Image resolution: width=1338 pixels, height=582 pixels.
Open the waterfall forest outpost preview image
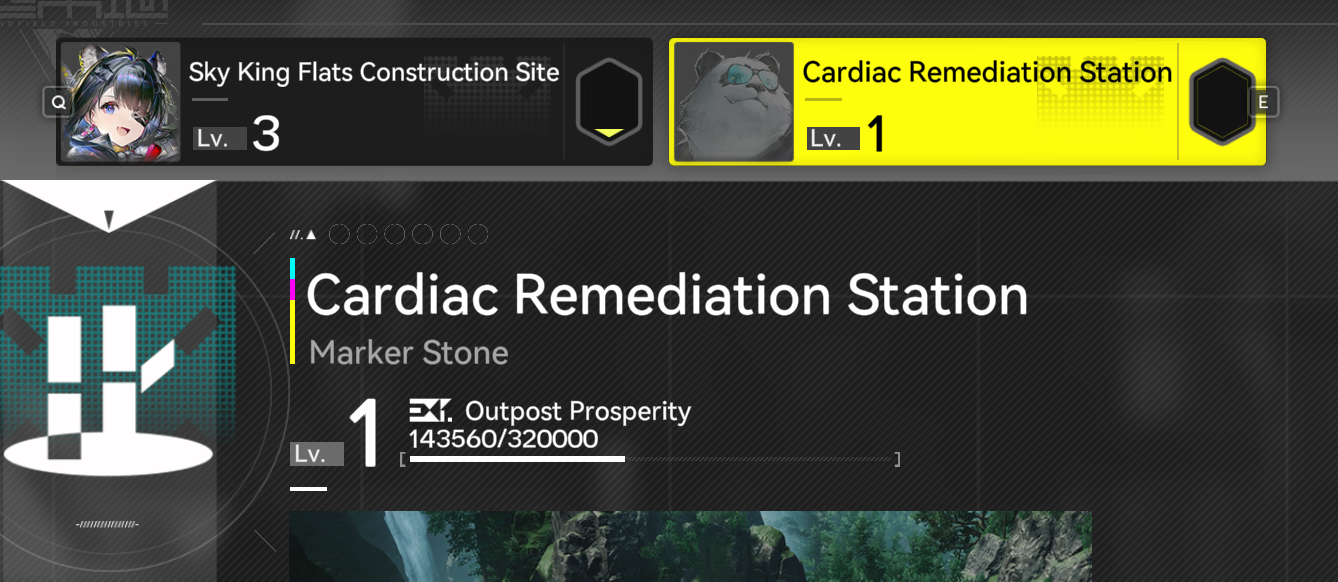pyautogui.click(x=690, y=546)
